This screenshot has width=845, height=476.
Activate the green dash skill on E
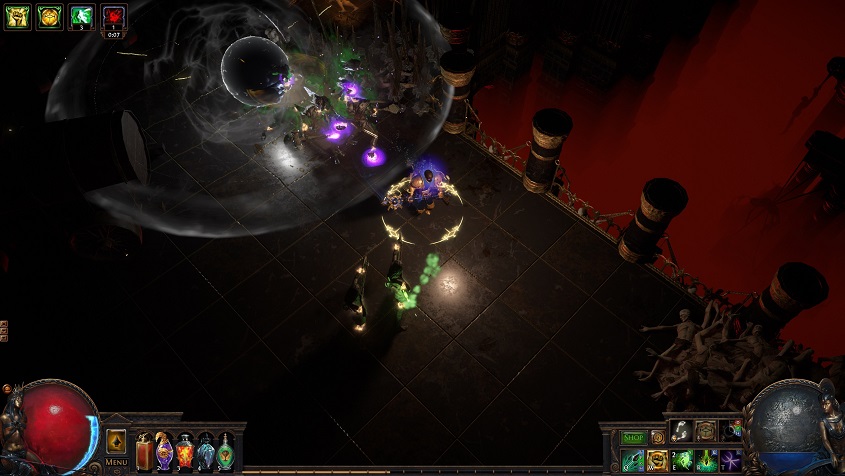(x=682, y=460)
